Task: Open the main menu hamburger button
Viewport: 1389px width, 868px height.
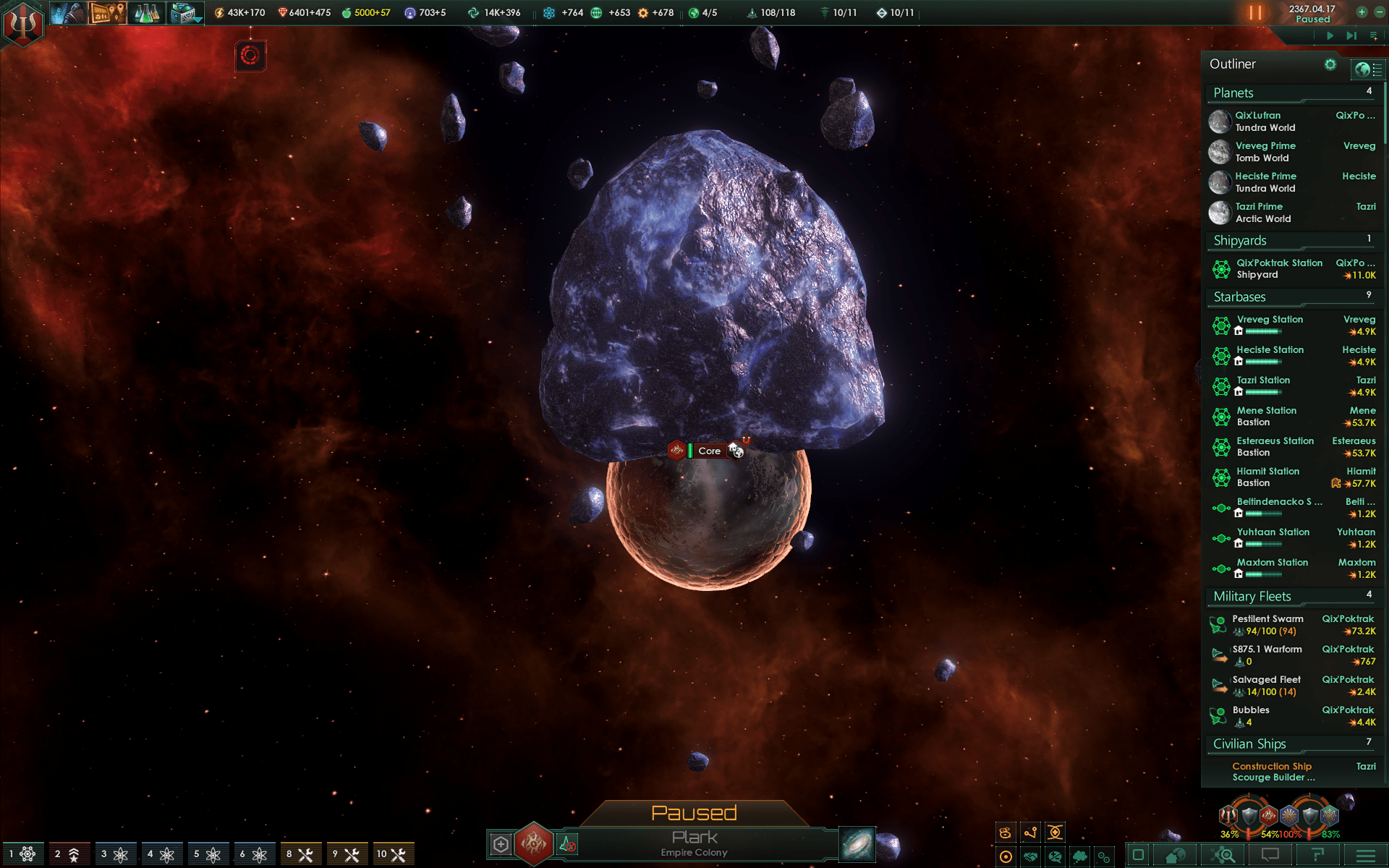Action: coord(1365,856)
